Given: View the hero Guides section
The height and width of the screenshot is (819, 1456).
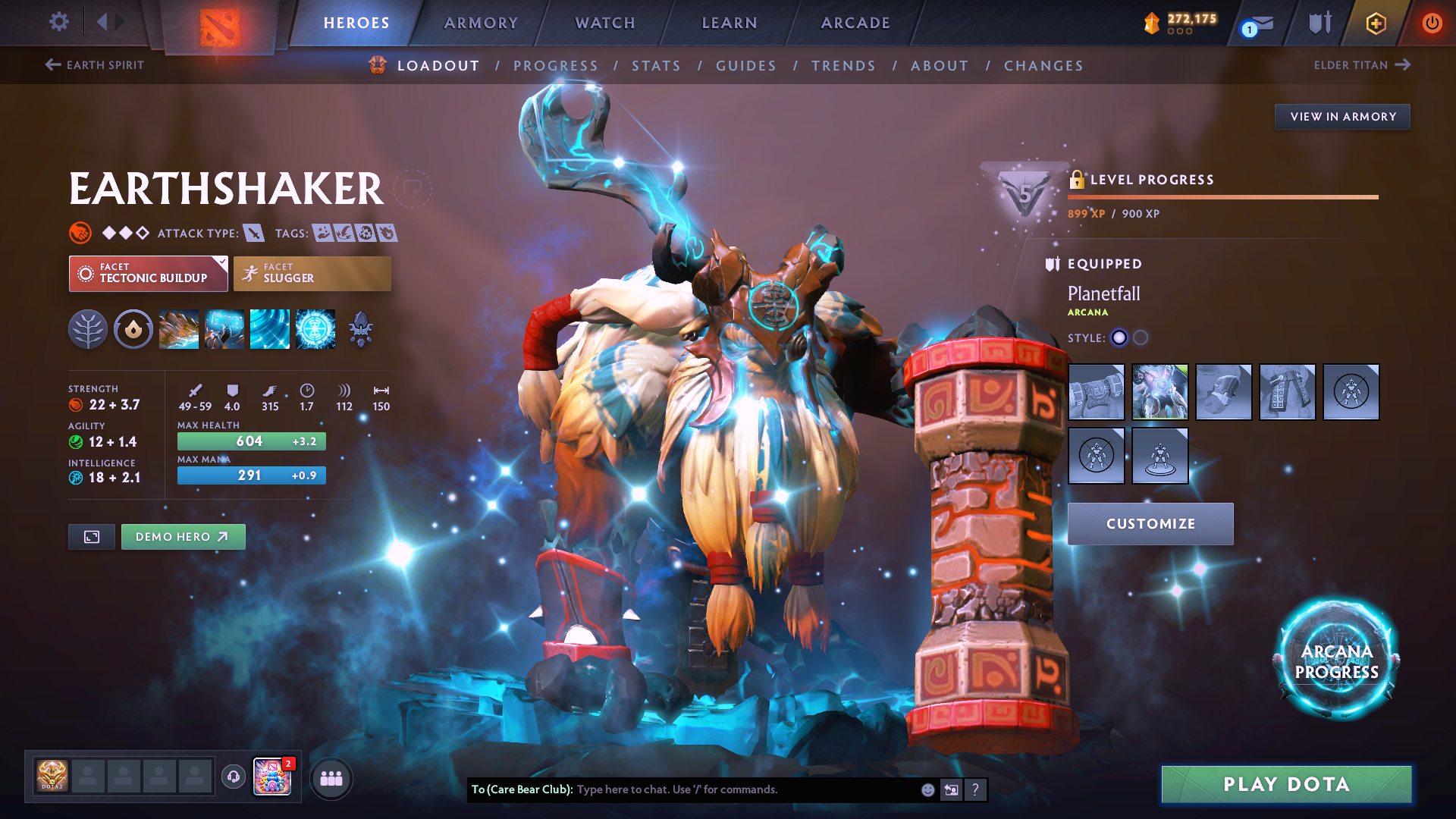Looking at the screenshot, I should tap(746, 66).
